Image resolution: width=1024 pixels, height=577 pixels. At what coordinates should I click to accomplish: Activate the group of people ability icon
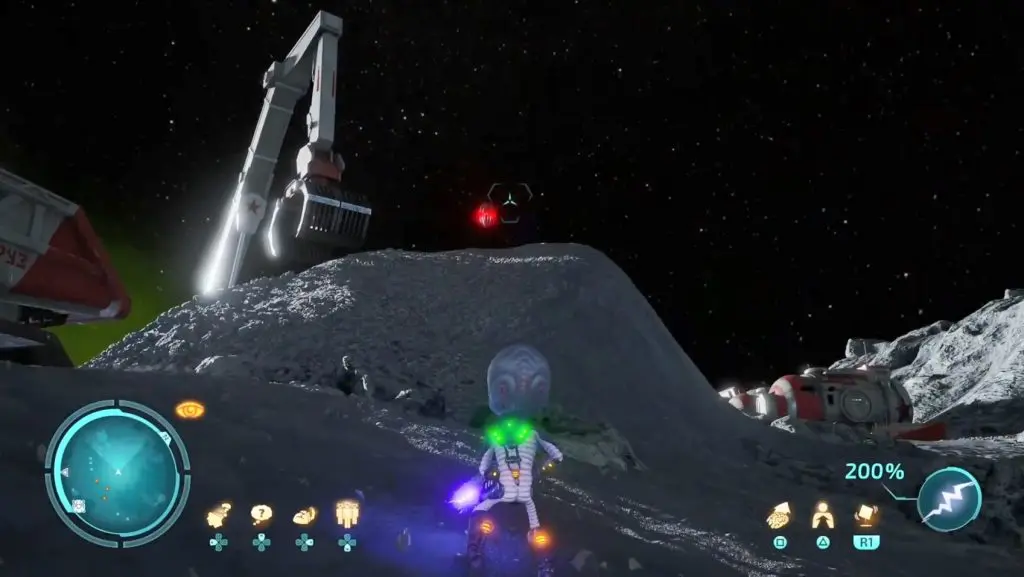347,514
